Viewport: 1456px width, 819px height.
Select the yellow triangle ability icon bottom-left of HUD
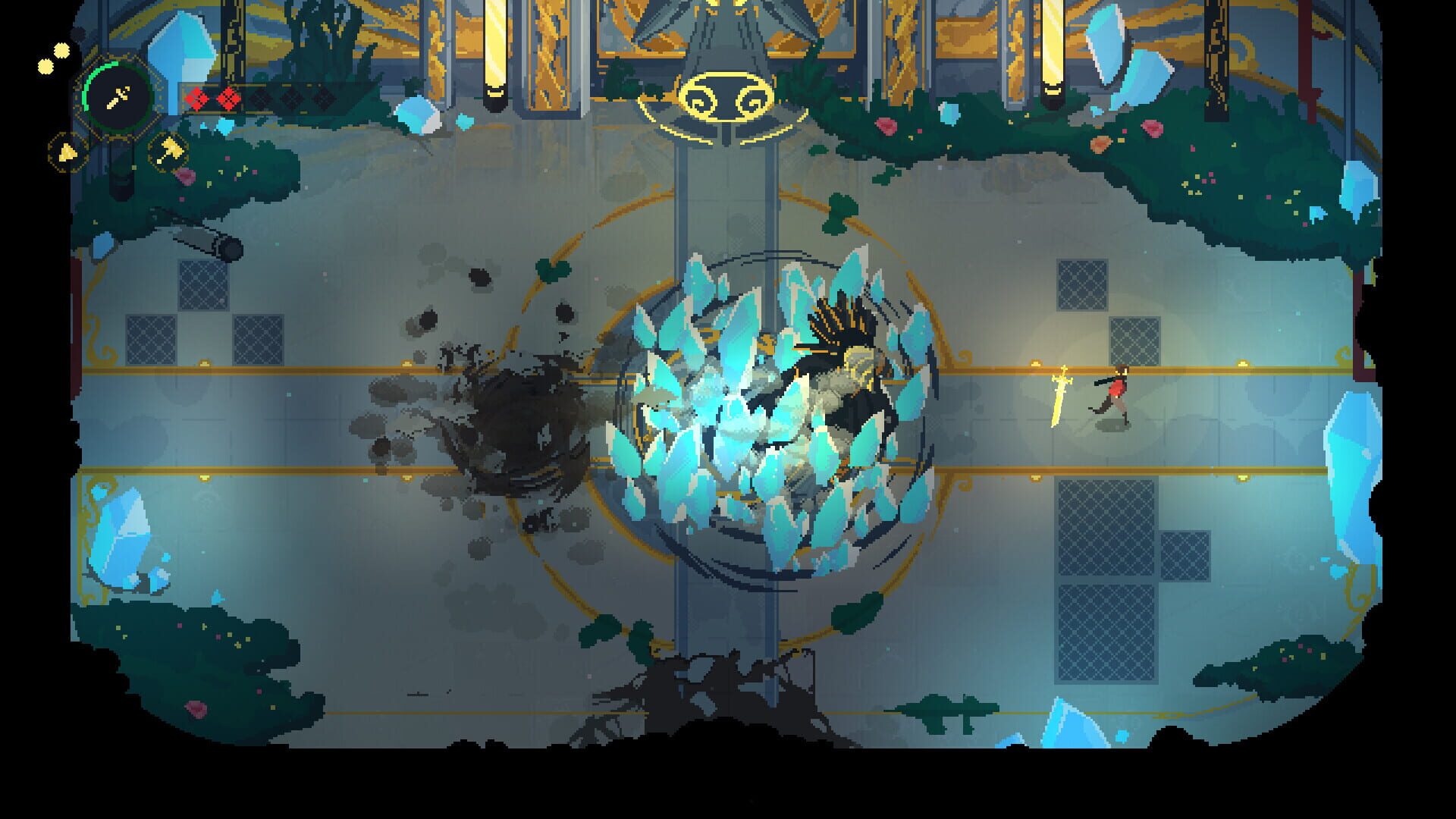(x=67, y=152)
